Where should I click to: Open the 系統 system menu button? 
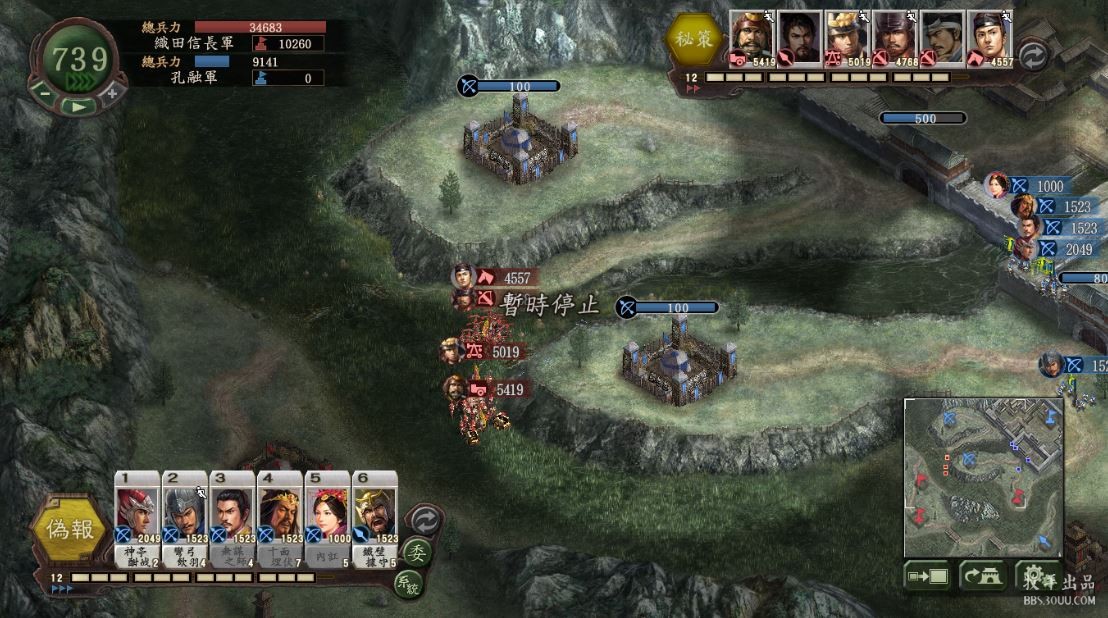406,583
